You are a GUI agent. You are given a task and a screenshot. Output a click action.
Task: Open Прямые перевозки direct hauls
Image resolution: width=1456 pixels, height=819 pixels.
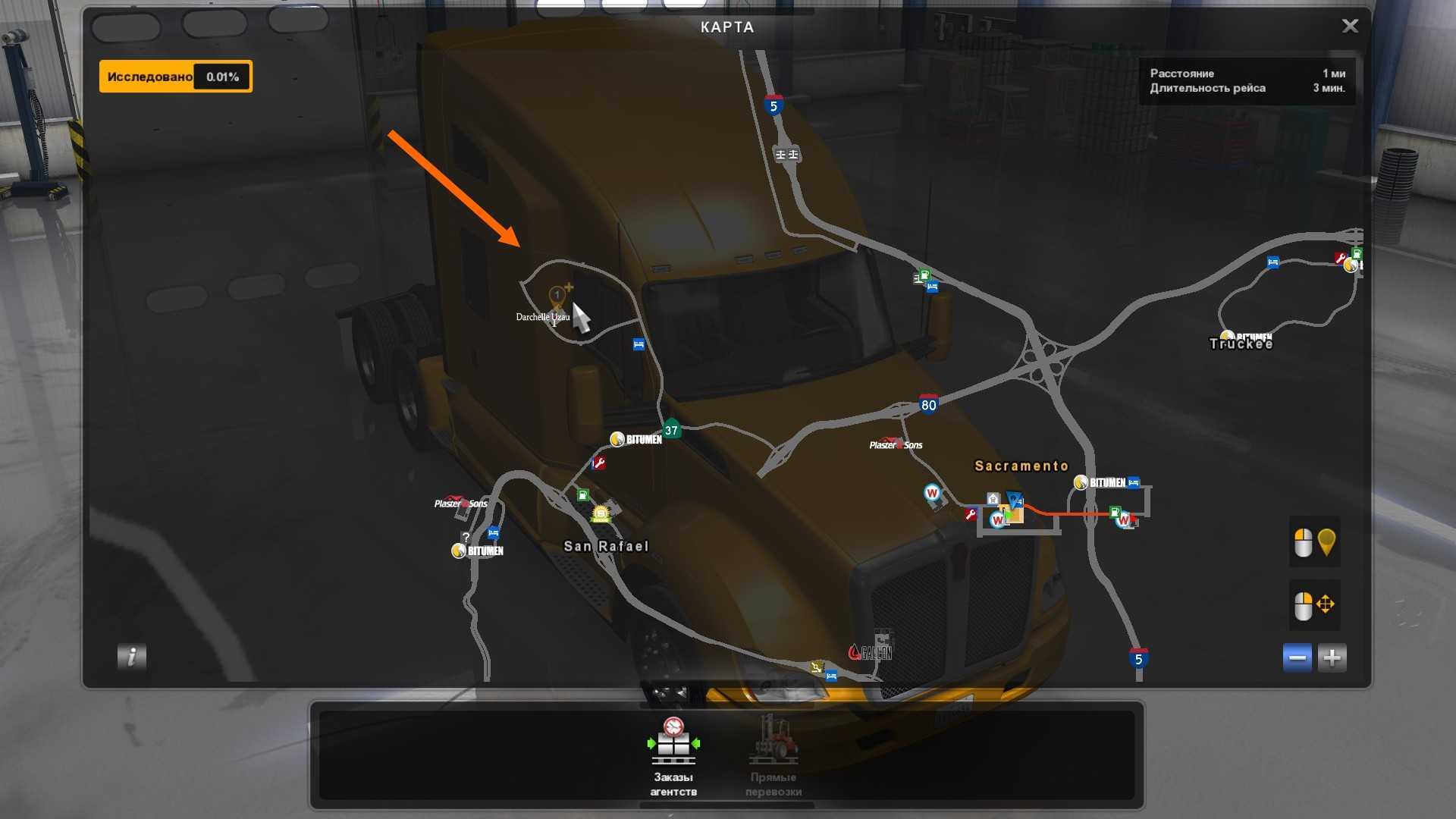pyautogui.click(x=773, y=755)
